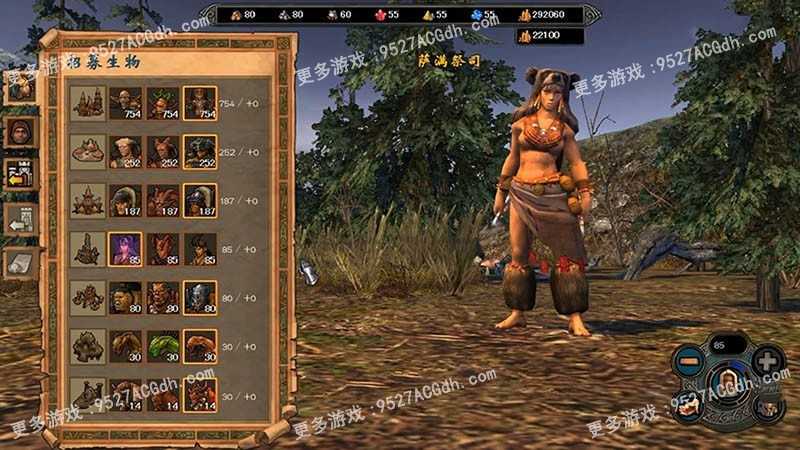Open the yellow-arrows building side tab
The height and width of the screenshot is (450, 800).
point(20,174)
